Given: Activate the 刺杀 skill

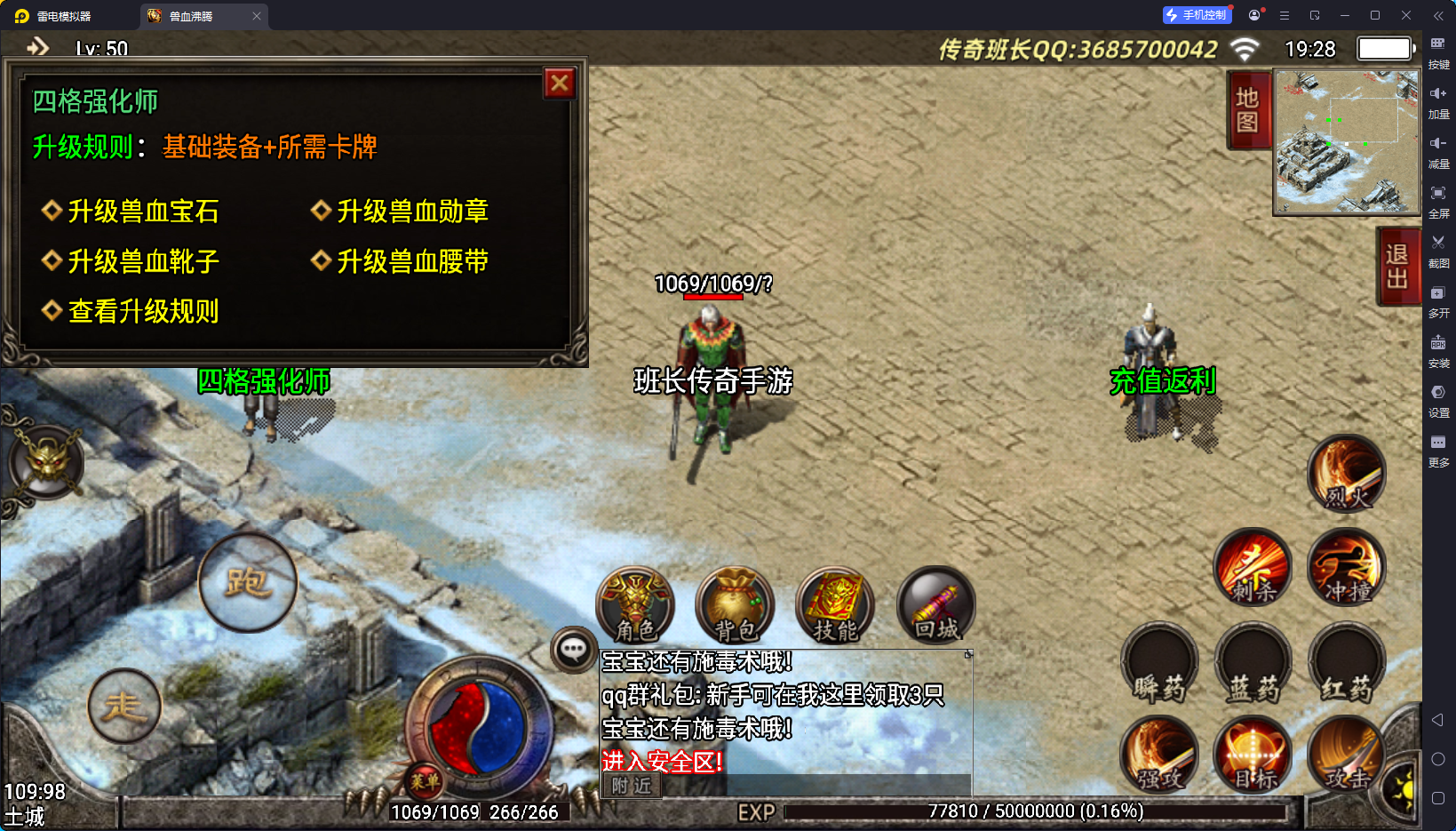Looking at the screenshot, I should point(1253,568).
